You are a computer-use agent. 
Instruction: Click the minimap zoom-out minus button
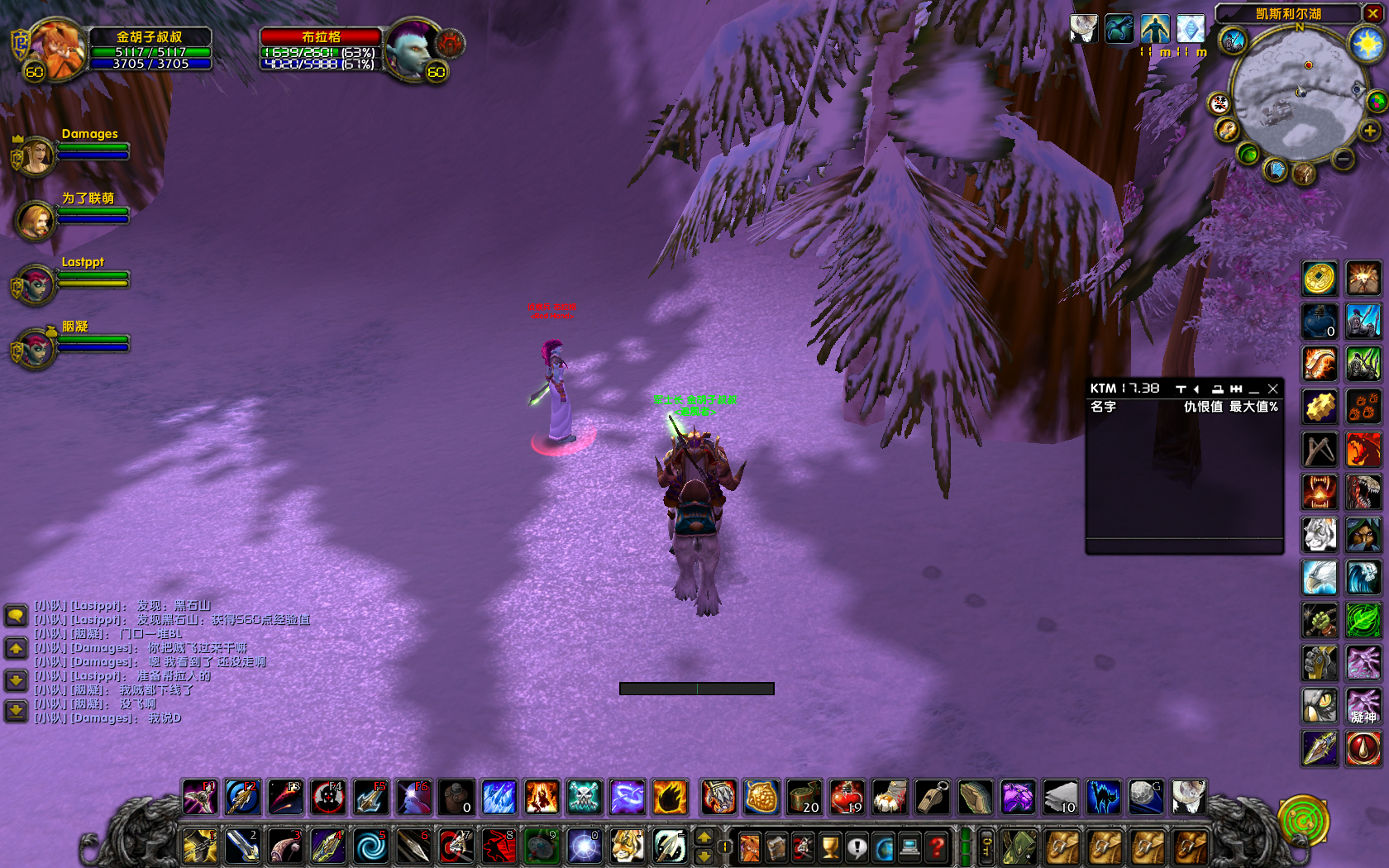click(x=1343, y=158)
